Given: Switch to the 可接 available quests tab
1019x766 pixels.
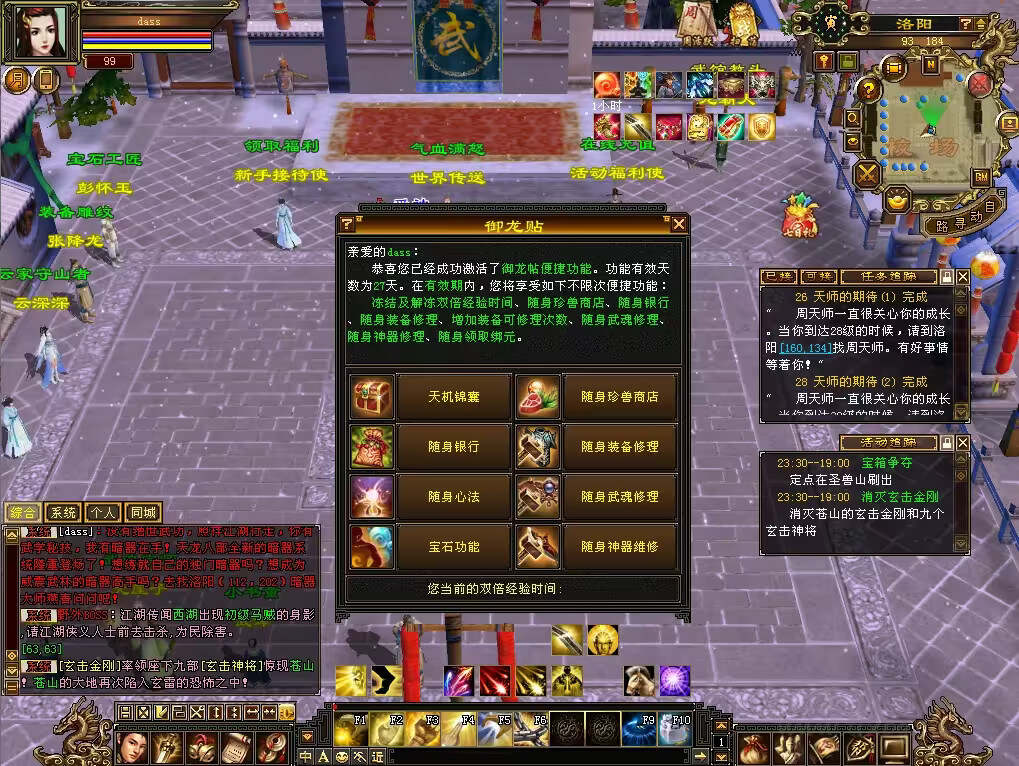Looking at the screenshot, I should (819, 276).
